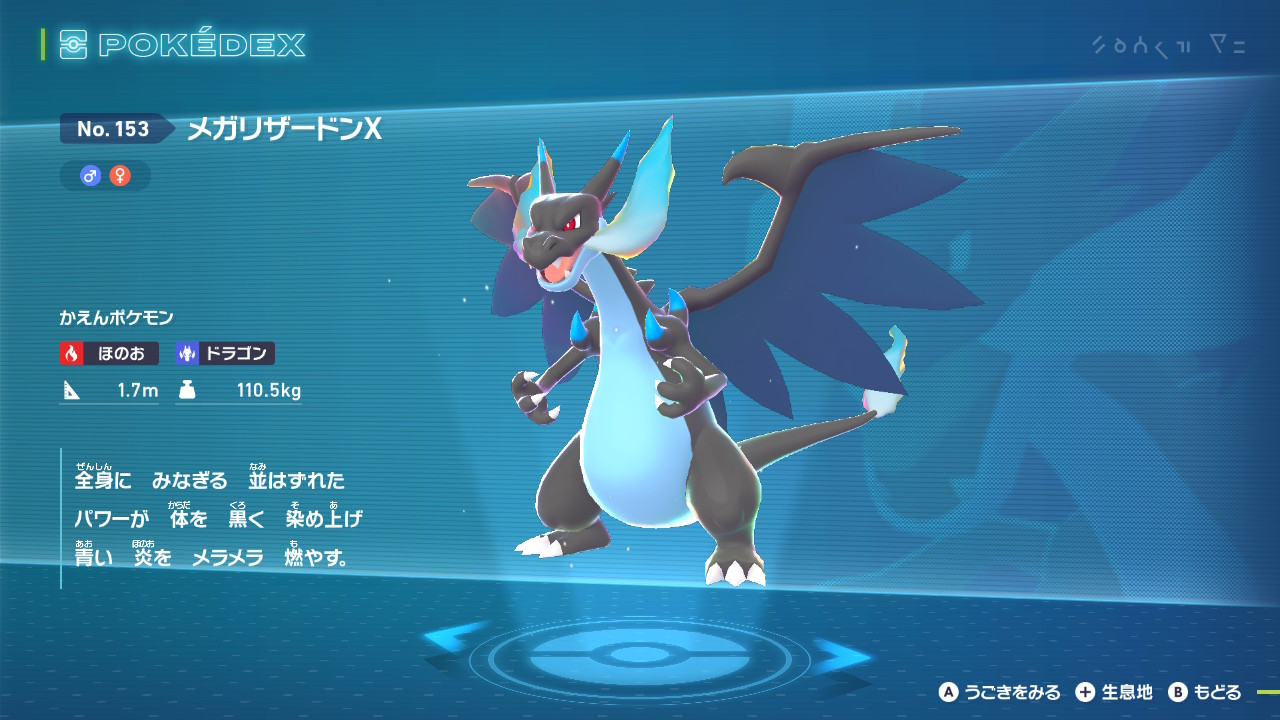Choose the red female gender symbol
This screenshot has height=720, width=1280.
120,176
